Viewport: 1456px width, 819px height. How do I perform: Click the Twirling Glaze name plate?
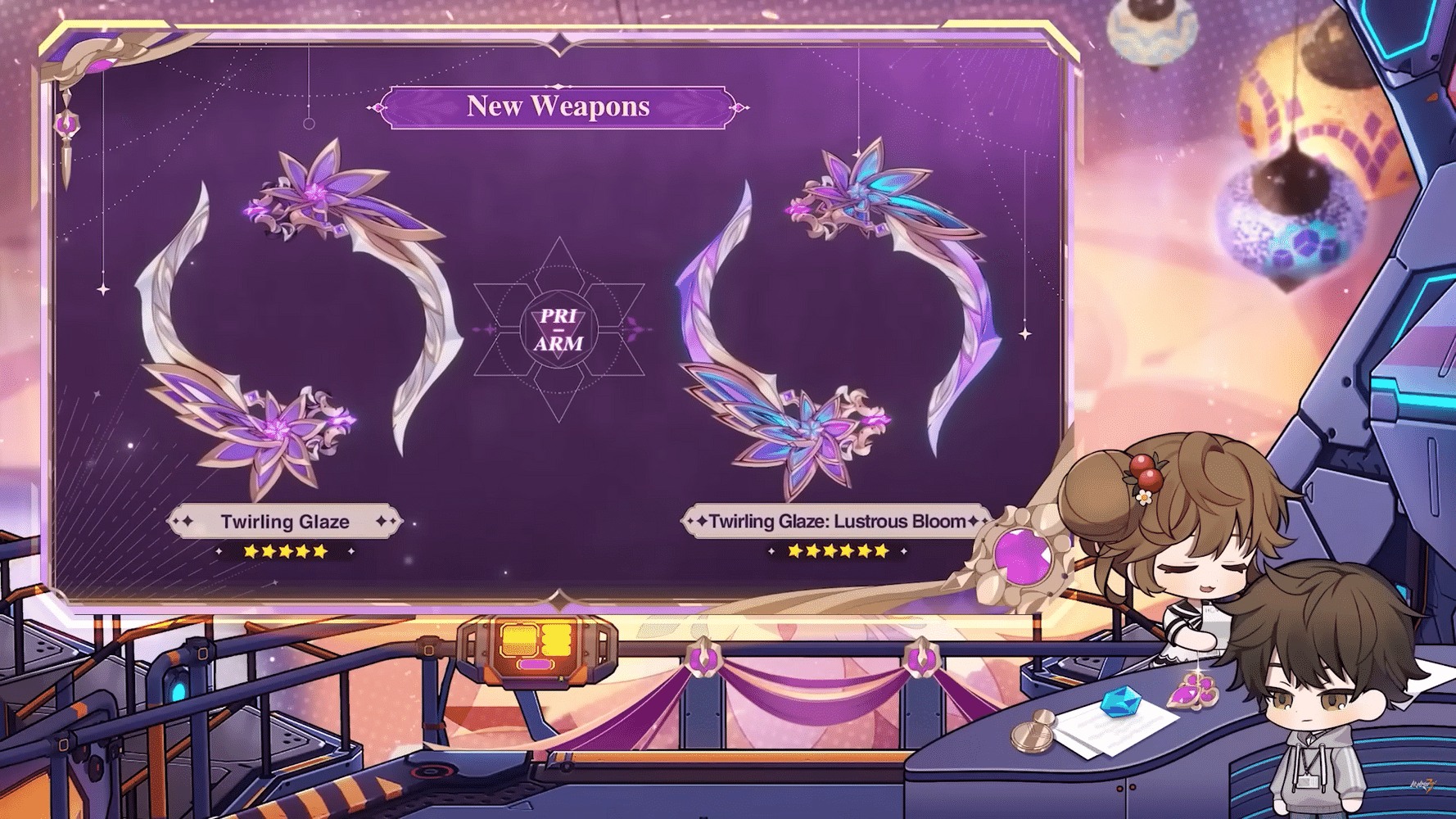point(285,522)
